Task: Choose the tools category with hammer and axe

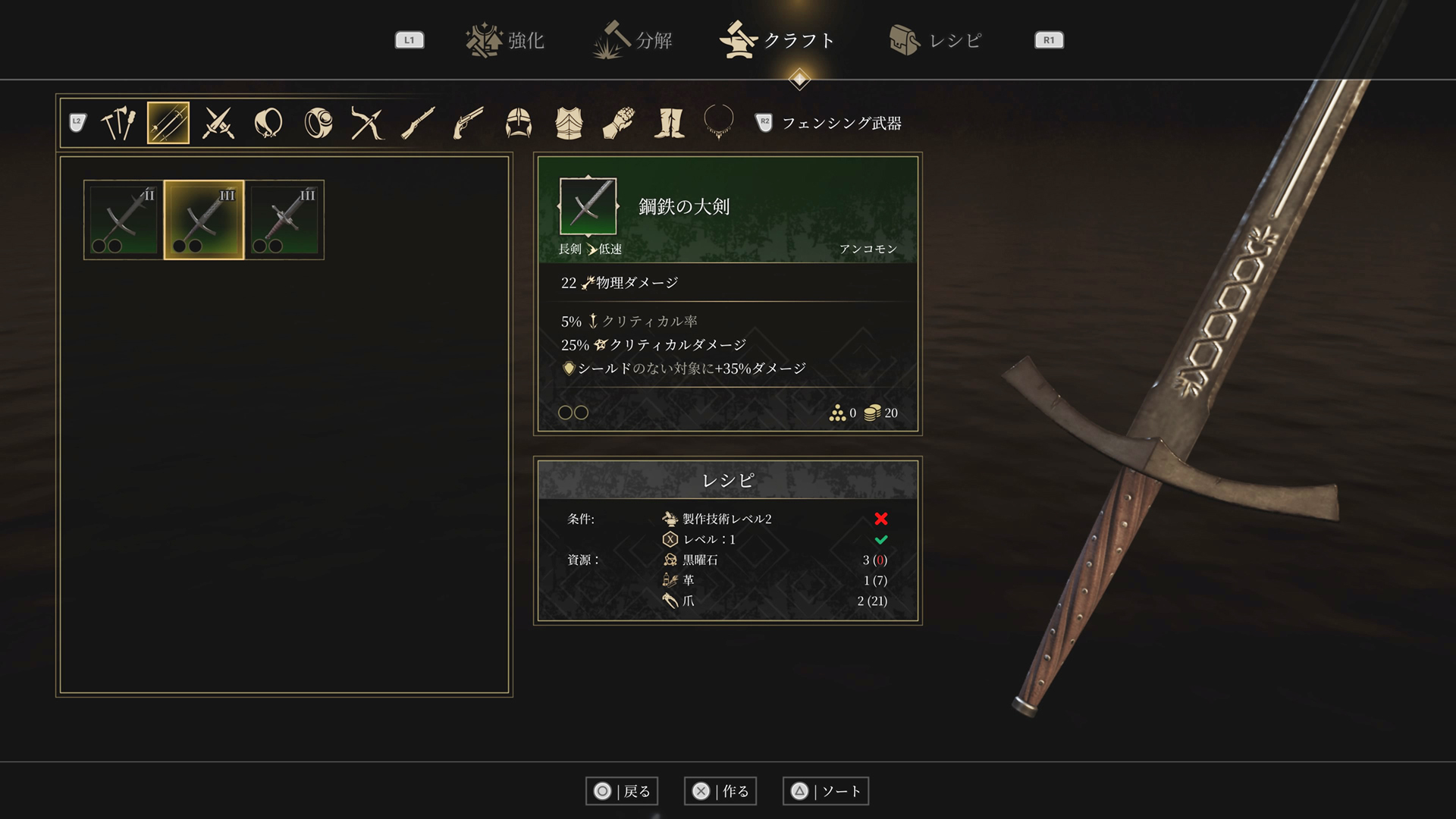Action: (x=118, y=123)
